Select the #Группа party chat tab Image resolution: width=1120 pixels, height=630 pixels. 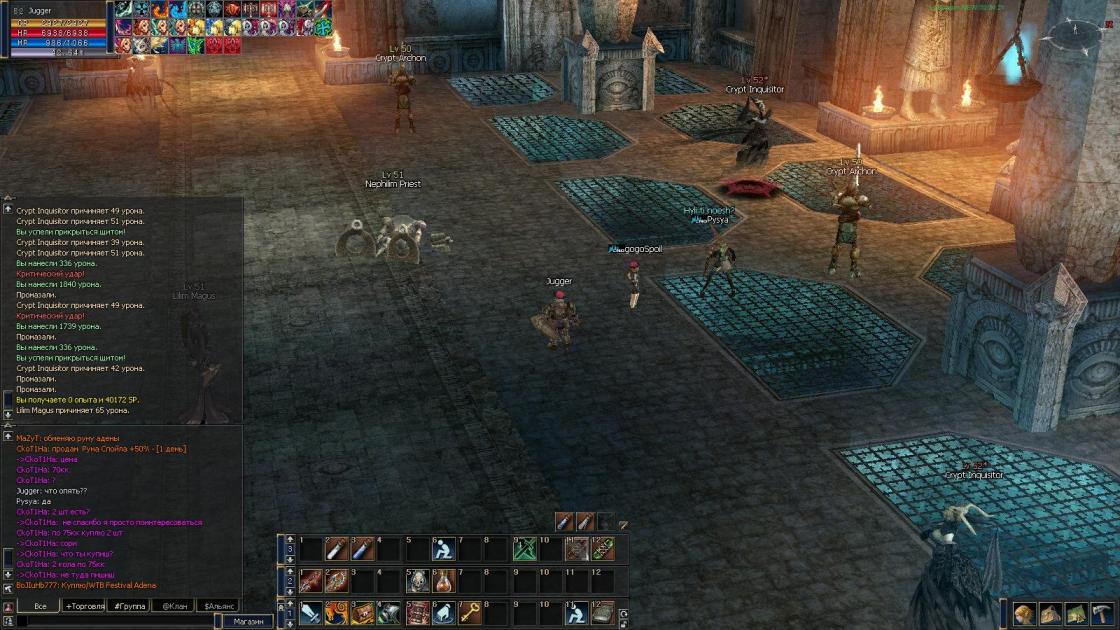130,606
